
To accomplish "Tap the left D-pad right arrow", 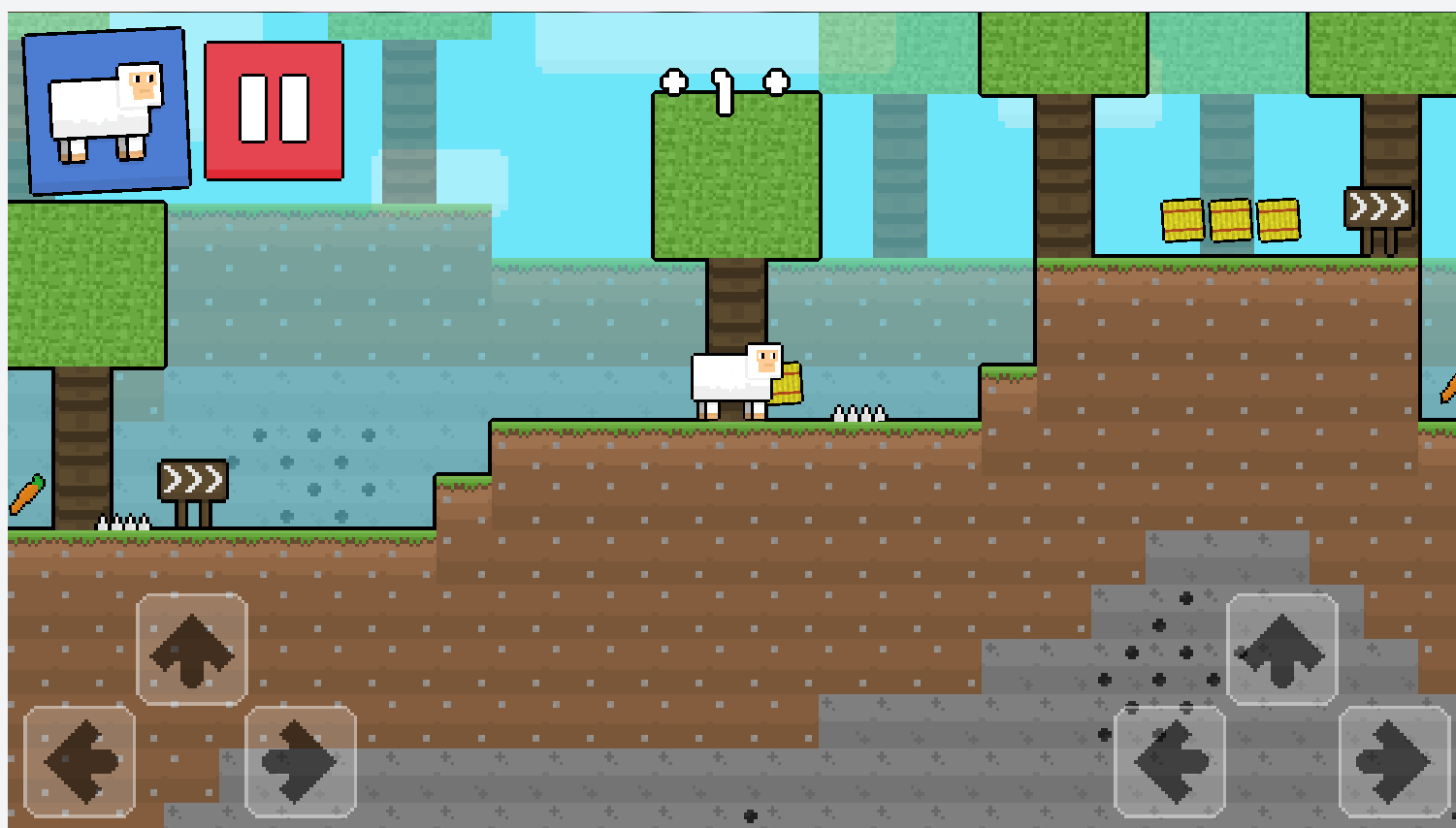I will (x=301, y=762).
